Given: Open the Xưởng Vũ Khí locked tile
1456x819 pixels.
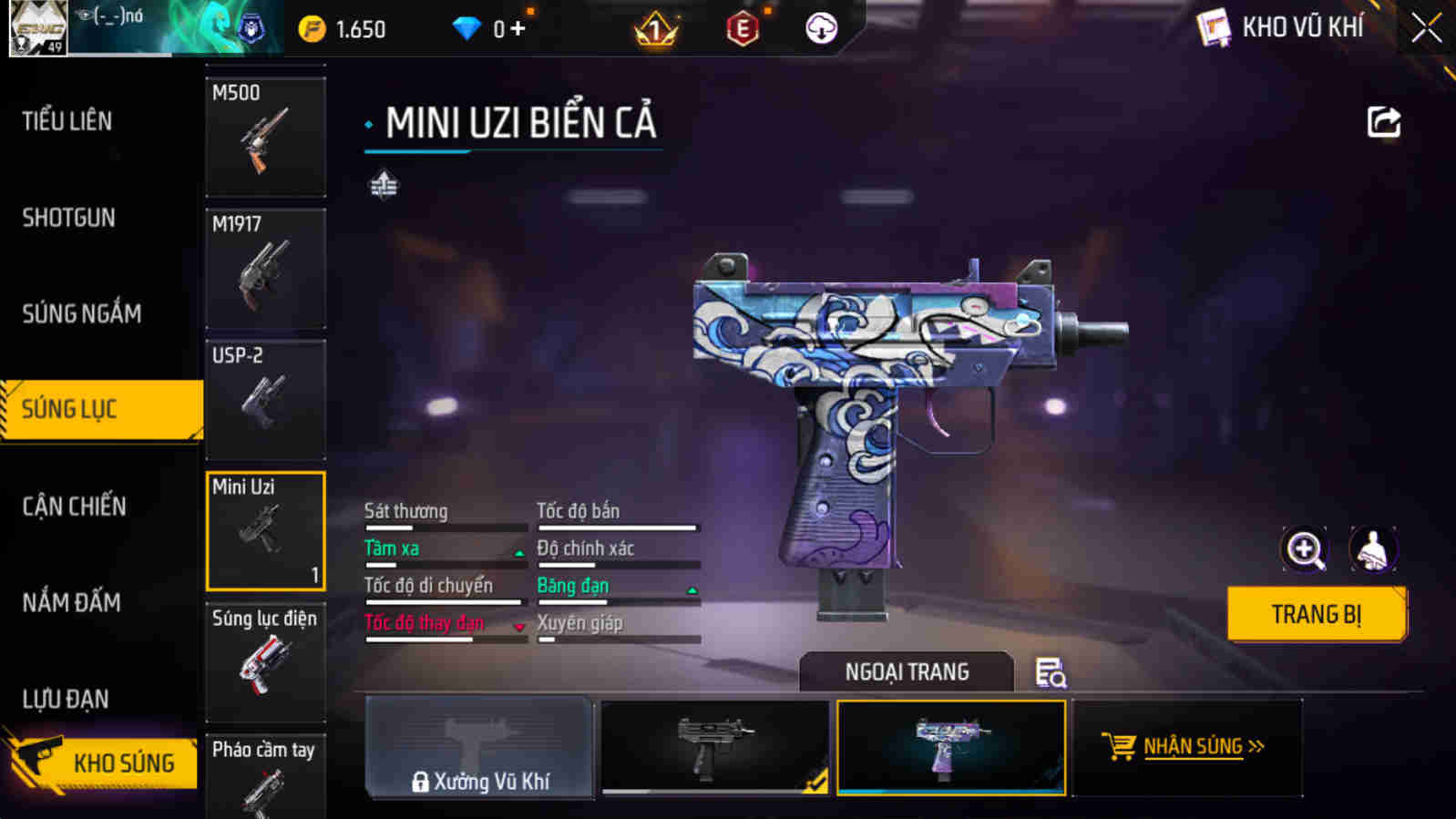Looking at the screenshot, I should click(x=479, y=747).
